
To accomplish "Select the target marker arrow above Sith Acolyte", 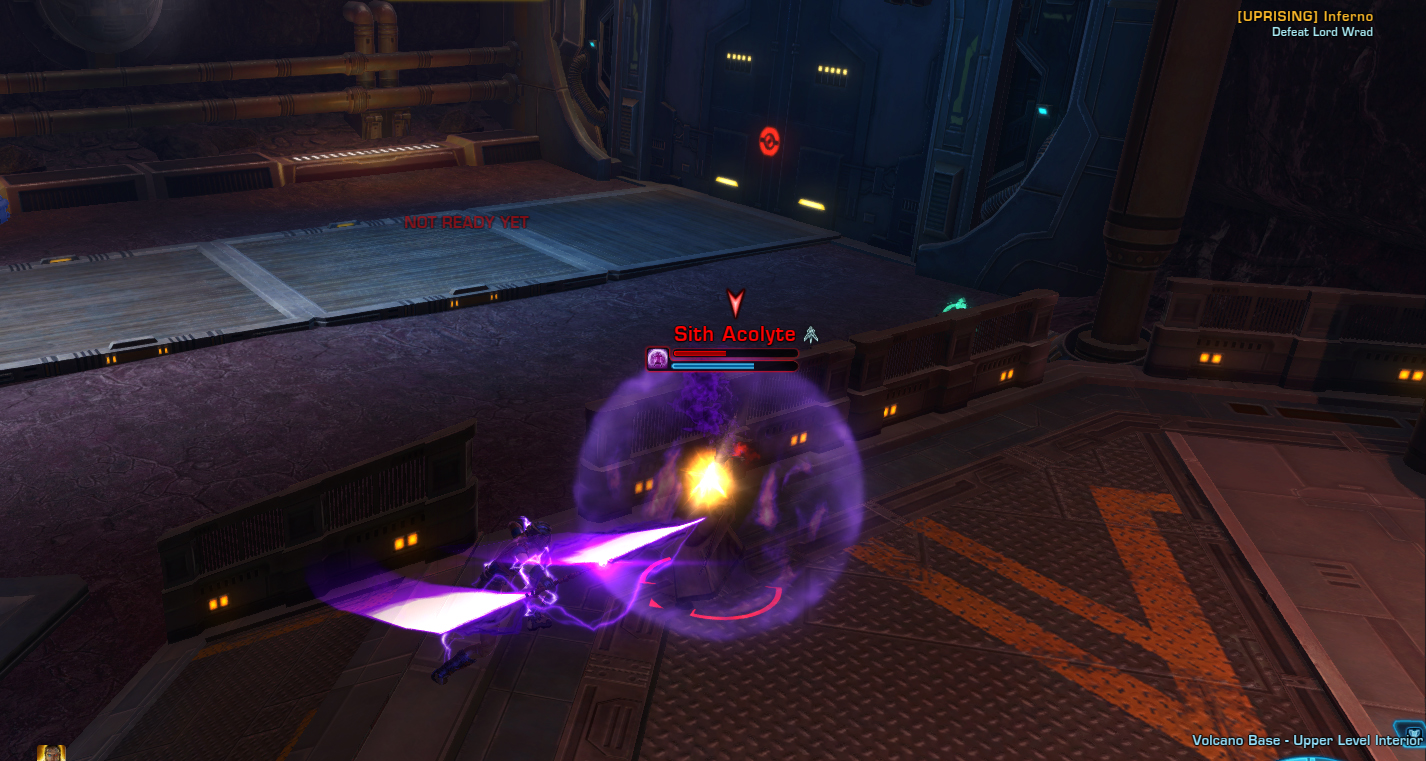I will pos(735,303).
